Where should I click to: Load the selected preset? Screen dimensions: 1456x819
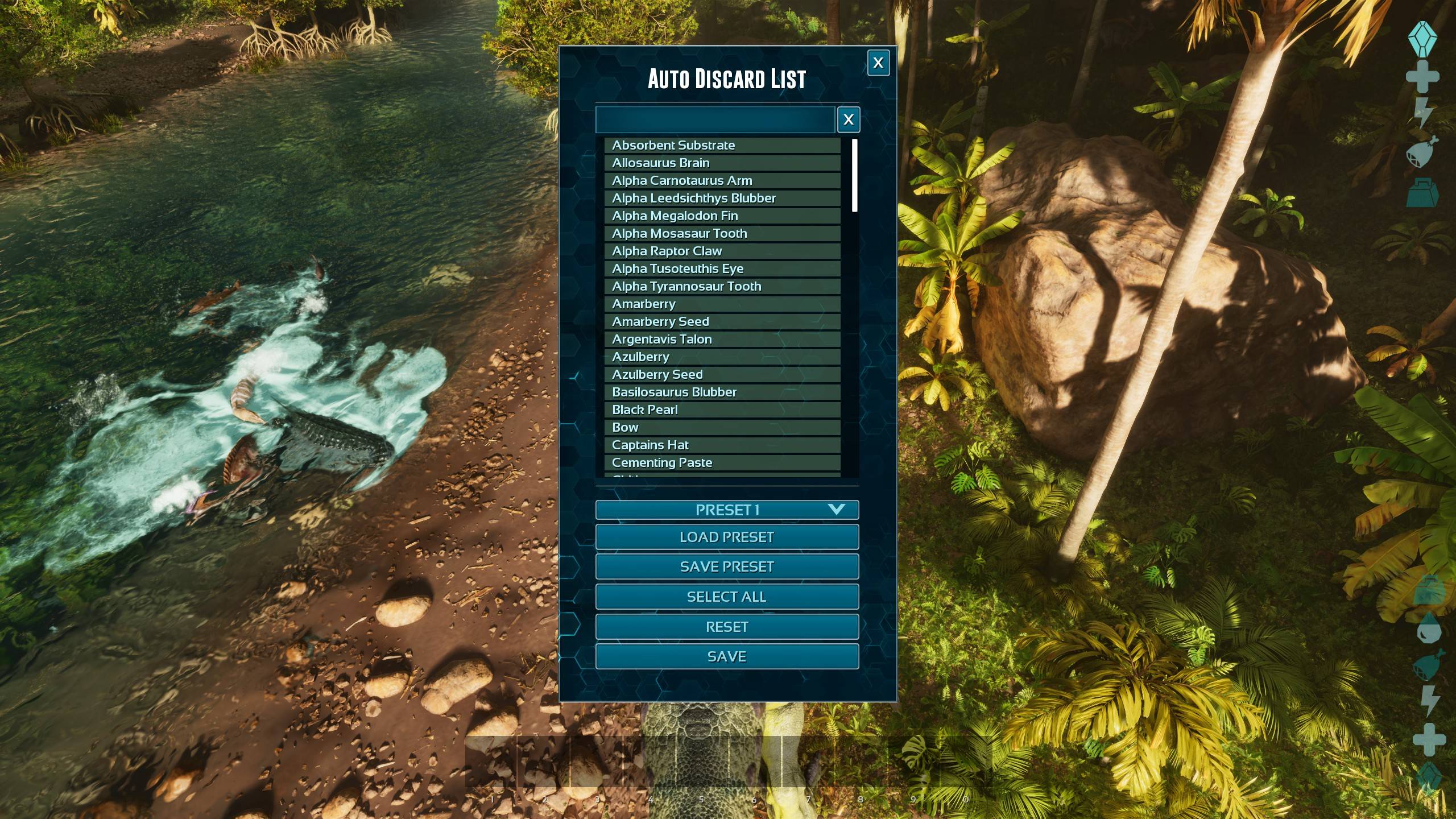[x=727, y=537]
